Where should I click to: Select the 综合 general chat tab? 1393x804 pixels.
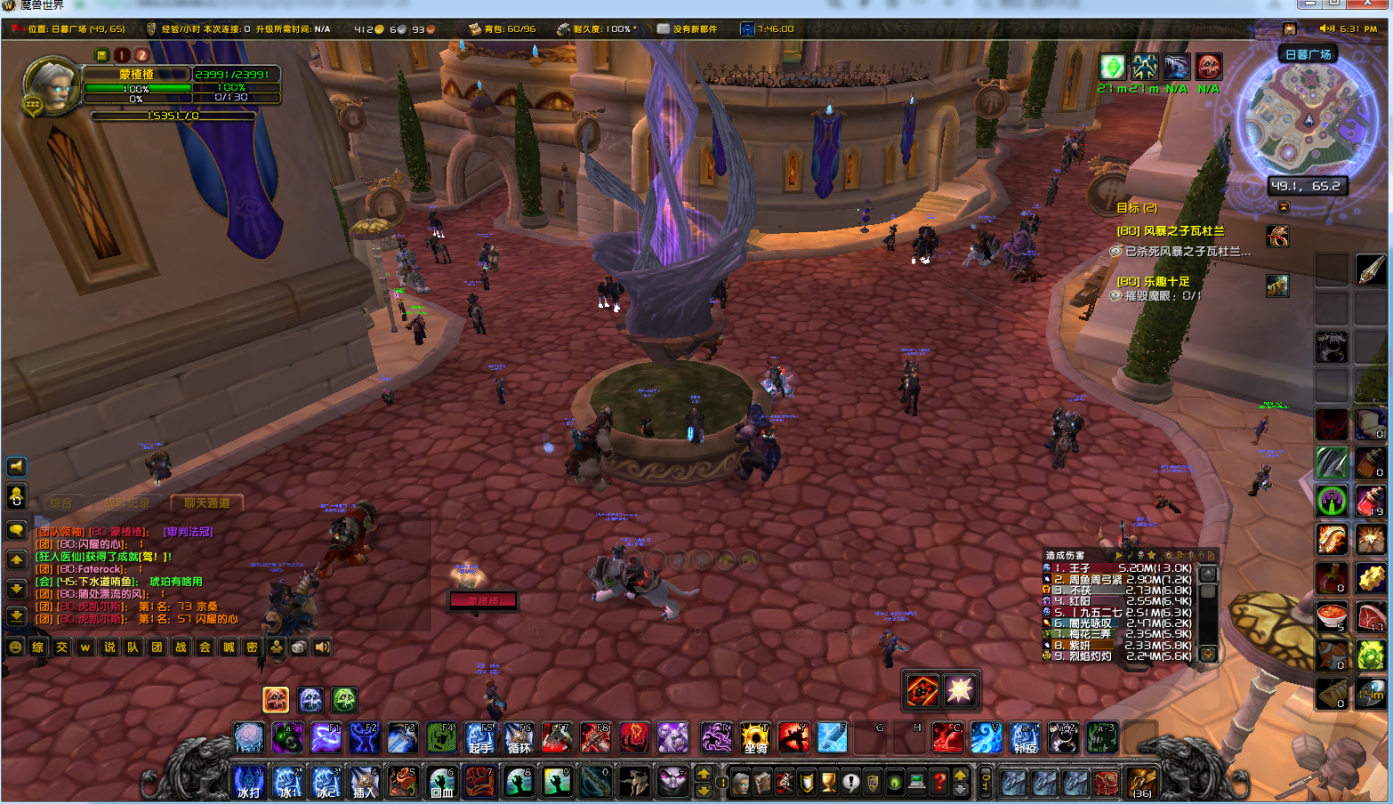click(x=60, y=503)
